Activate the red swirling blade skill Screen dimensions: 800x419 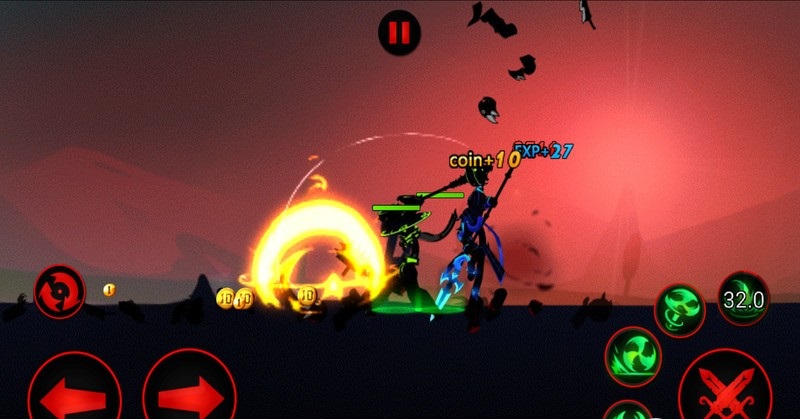click(x=59, y=292)
